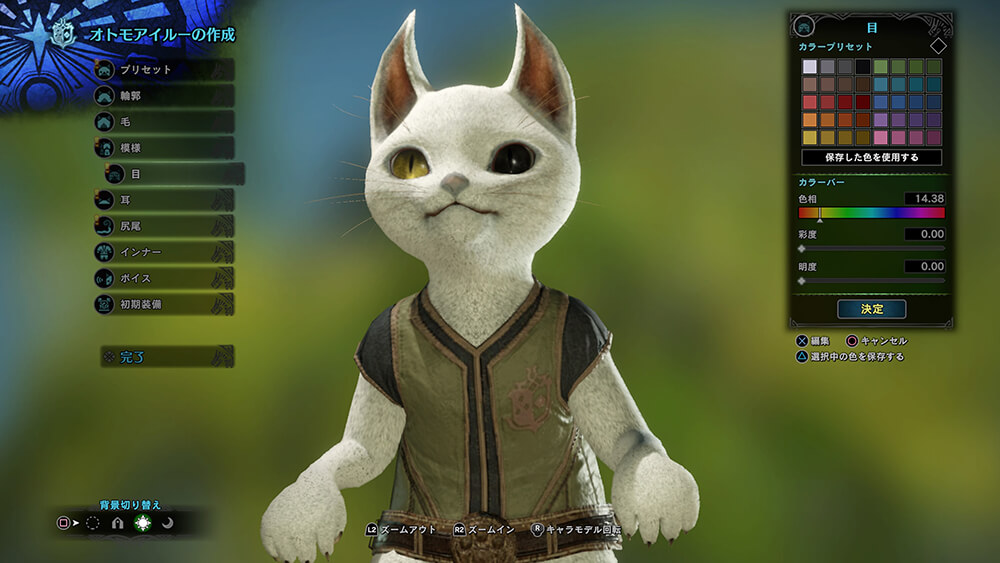Adjust the rainbow 色相 hue bar

pos(871,213)
